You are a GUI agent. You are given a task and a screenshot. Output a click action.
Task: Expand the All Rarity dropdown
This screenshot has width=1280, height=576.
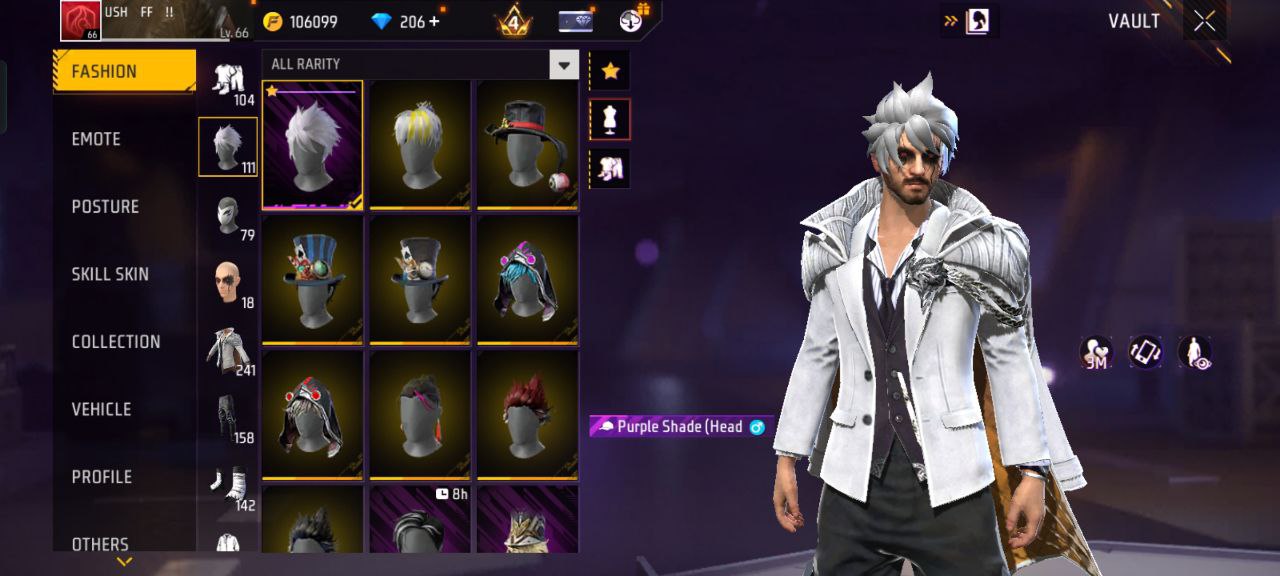tap(564, 65)
